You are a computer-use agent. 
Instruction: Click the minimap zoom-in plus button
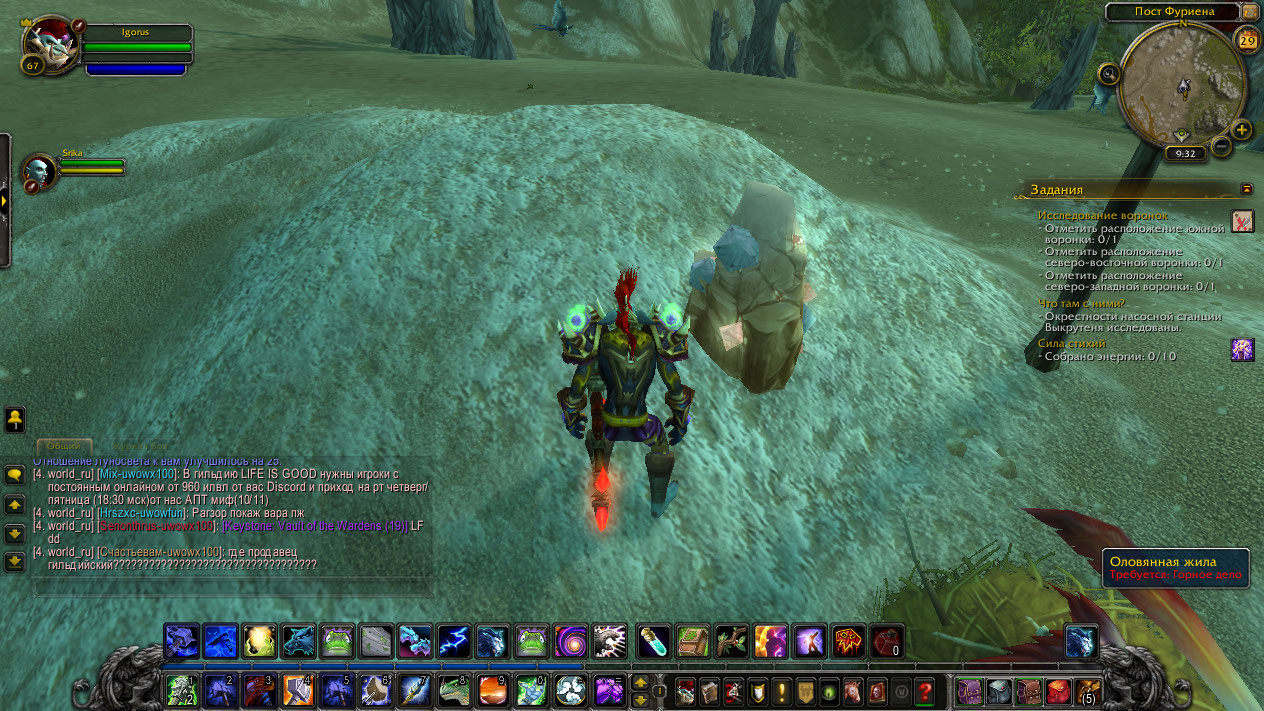(x=1241, y=130)
